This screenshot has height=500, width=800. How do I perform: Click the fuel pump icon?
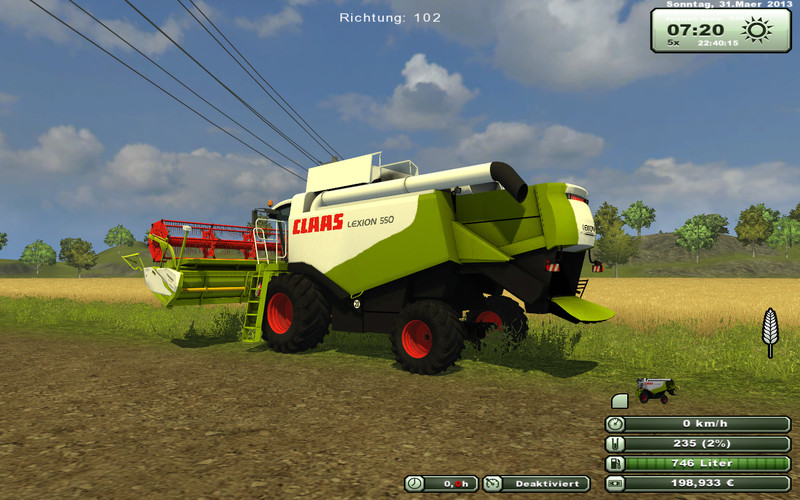(616, 463)
